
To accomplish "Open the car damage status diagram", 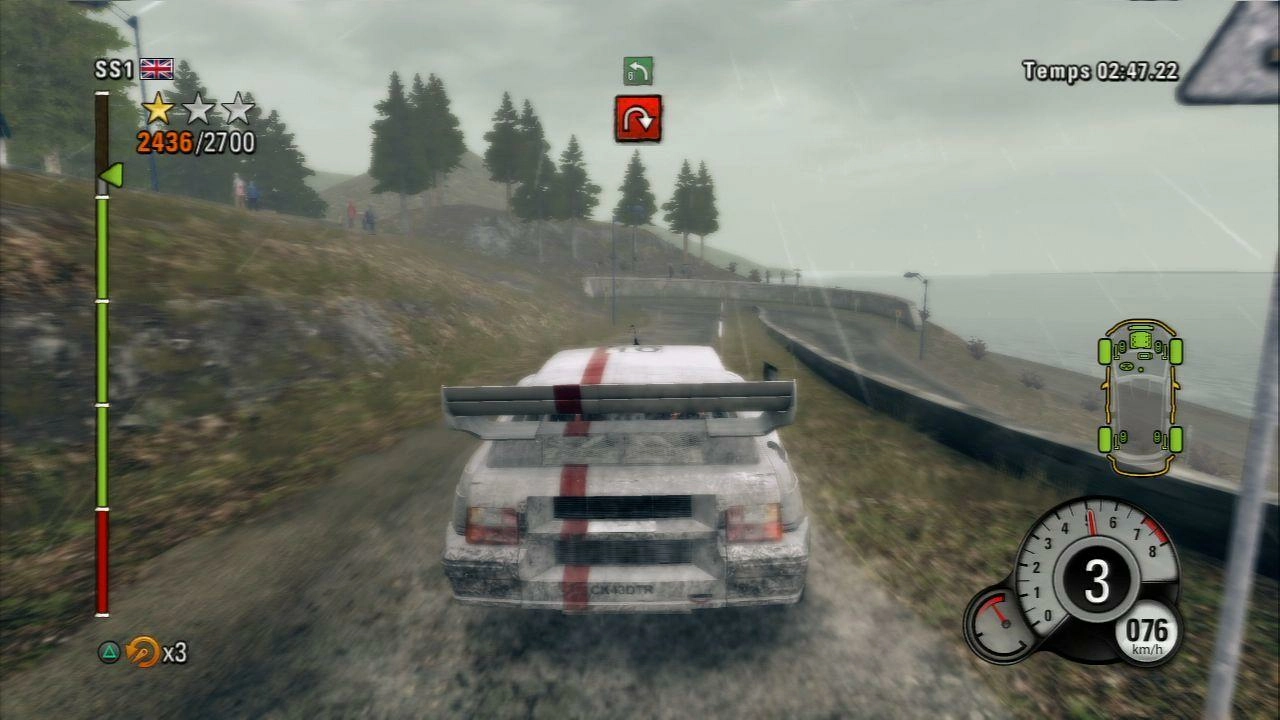I will (1140, 397).
